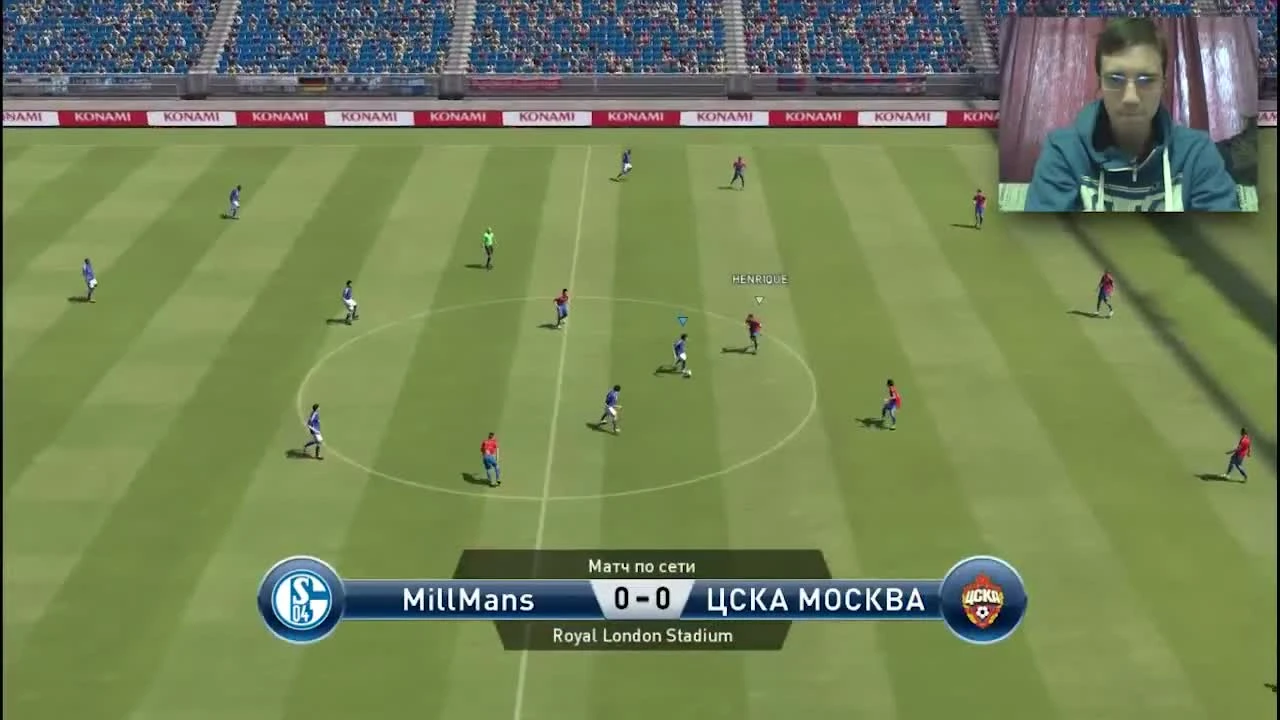Click the ЦСКА Москва club crest

(x=981, y=598)
